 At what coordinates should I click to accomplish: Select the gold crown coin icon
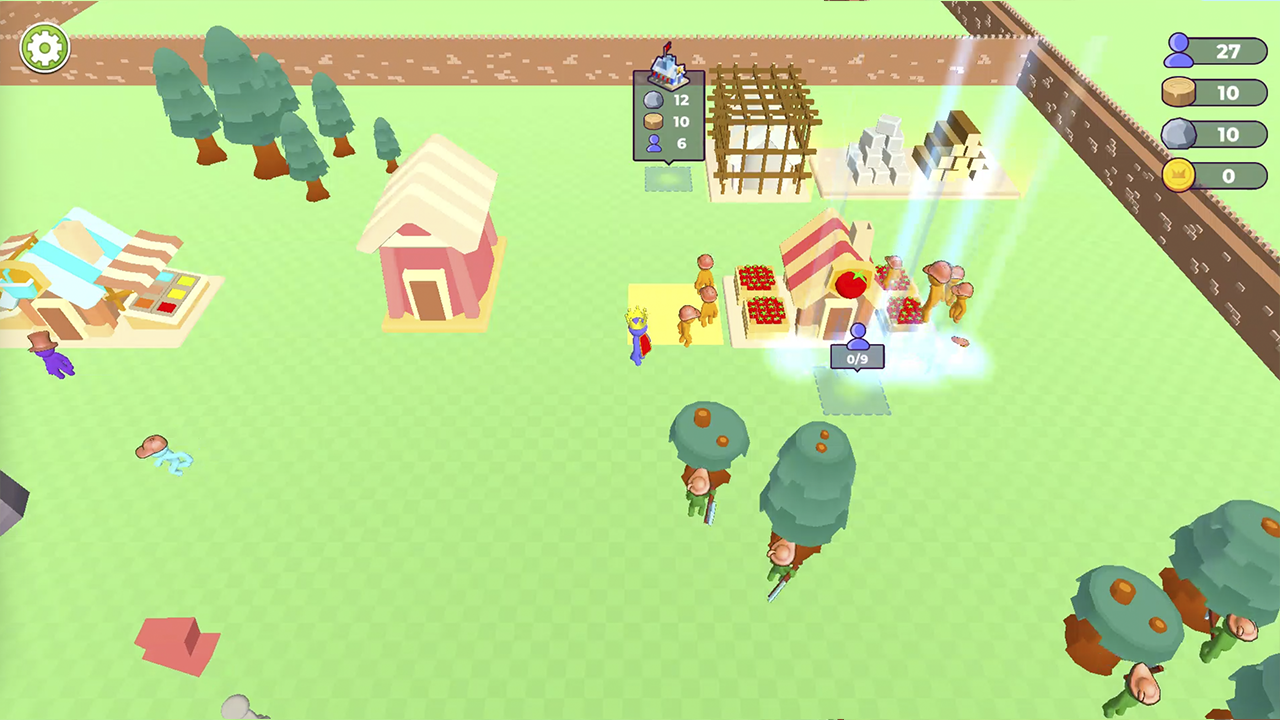(1178, 176)
